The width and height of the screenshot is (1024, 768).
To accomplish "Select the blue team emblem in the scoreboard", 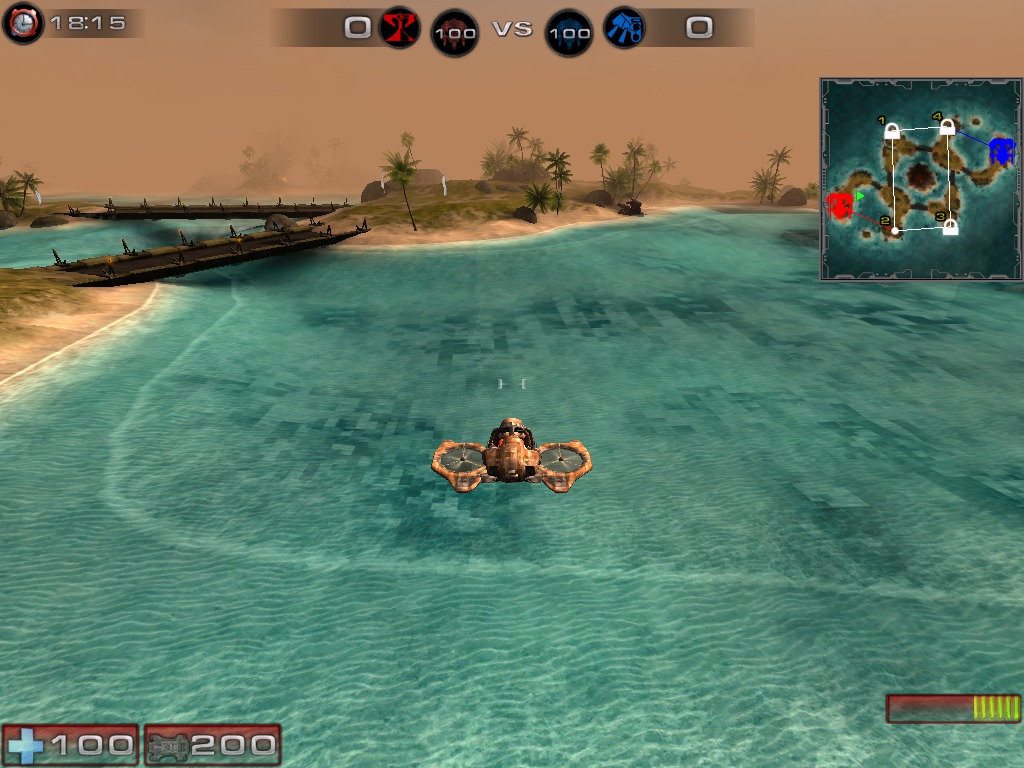I will click(x=624, y=28).
